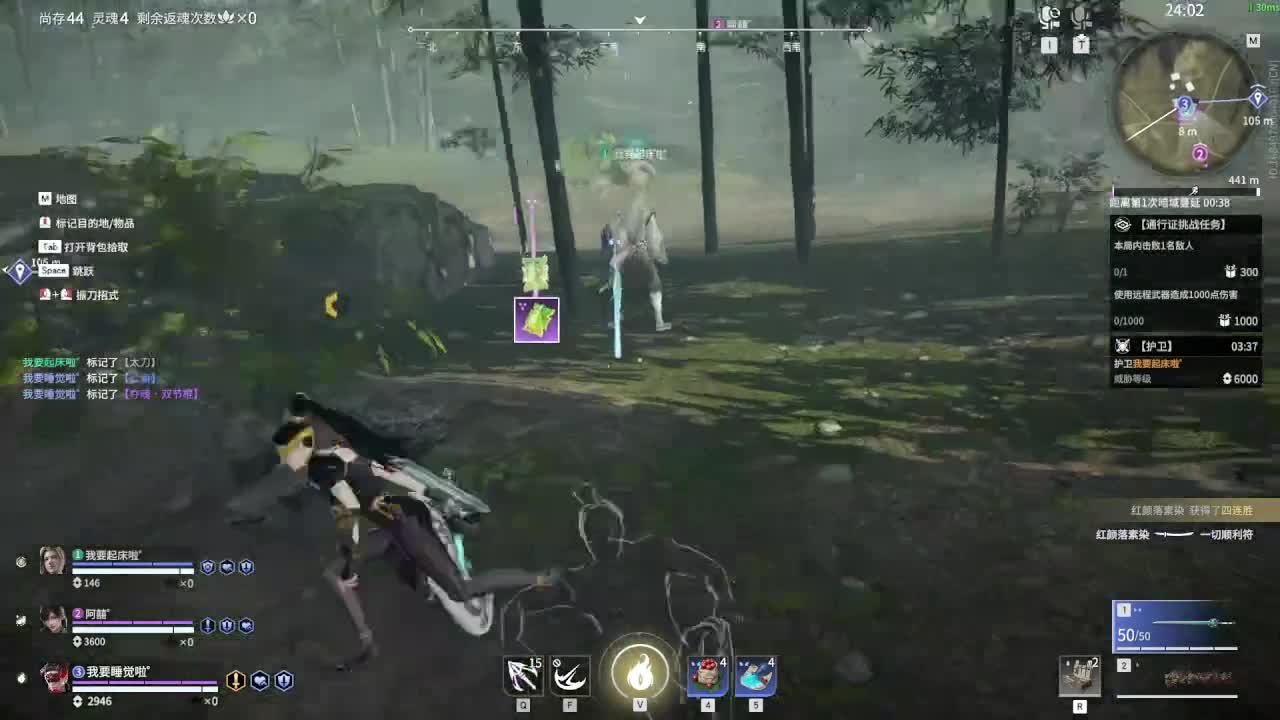Click the trap item icon above the R key
Screen dimensions: 1280x720
(1082, 675)
